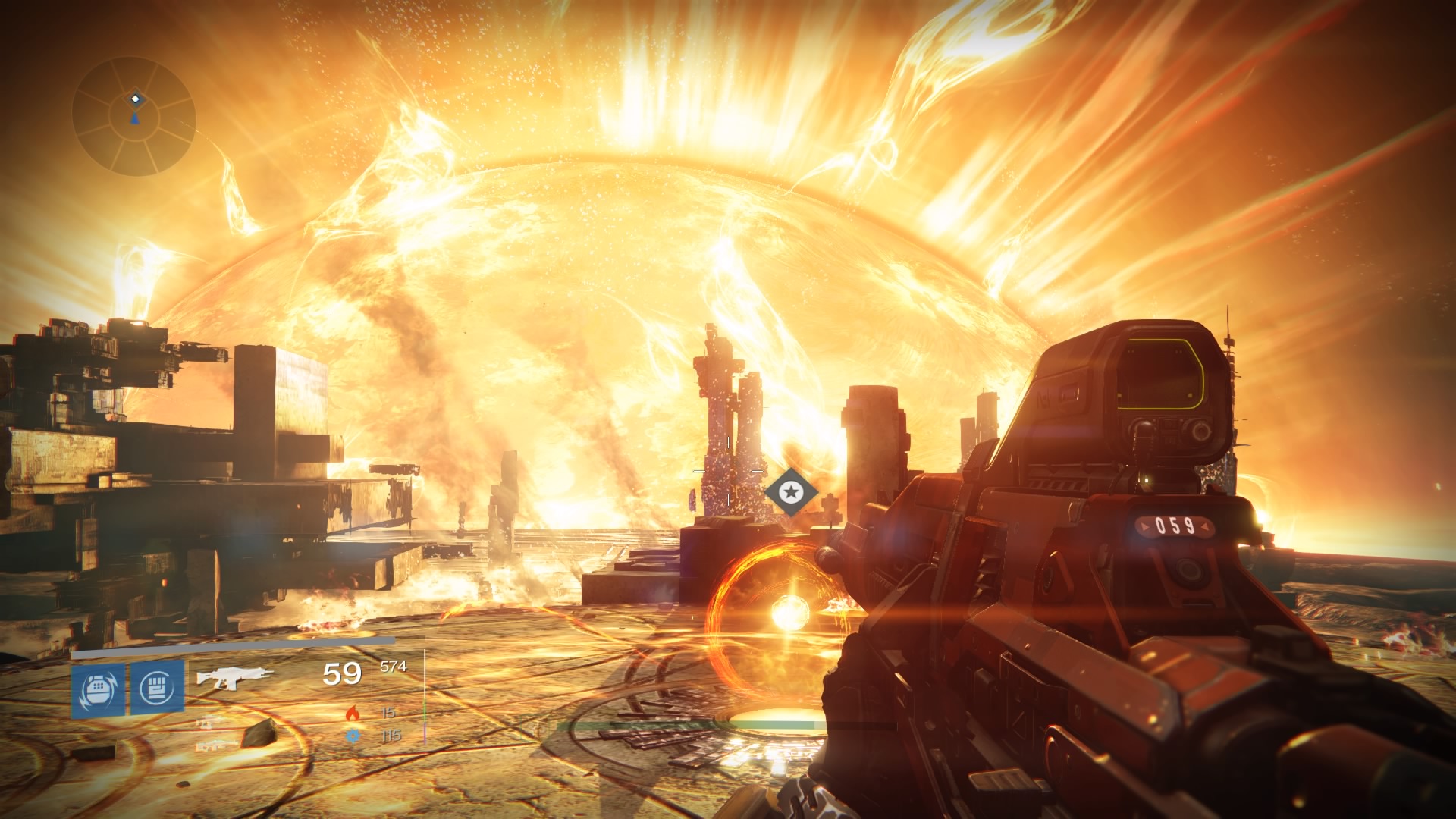Screen dimensions: 1456x819
Task: Select the fist melee ability icon
Action: click(158, 689)
